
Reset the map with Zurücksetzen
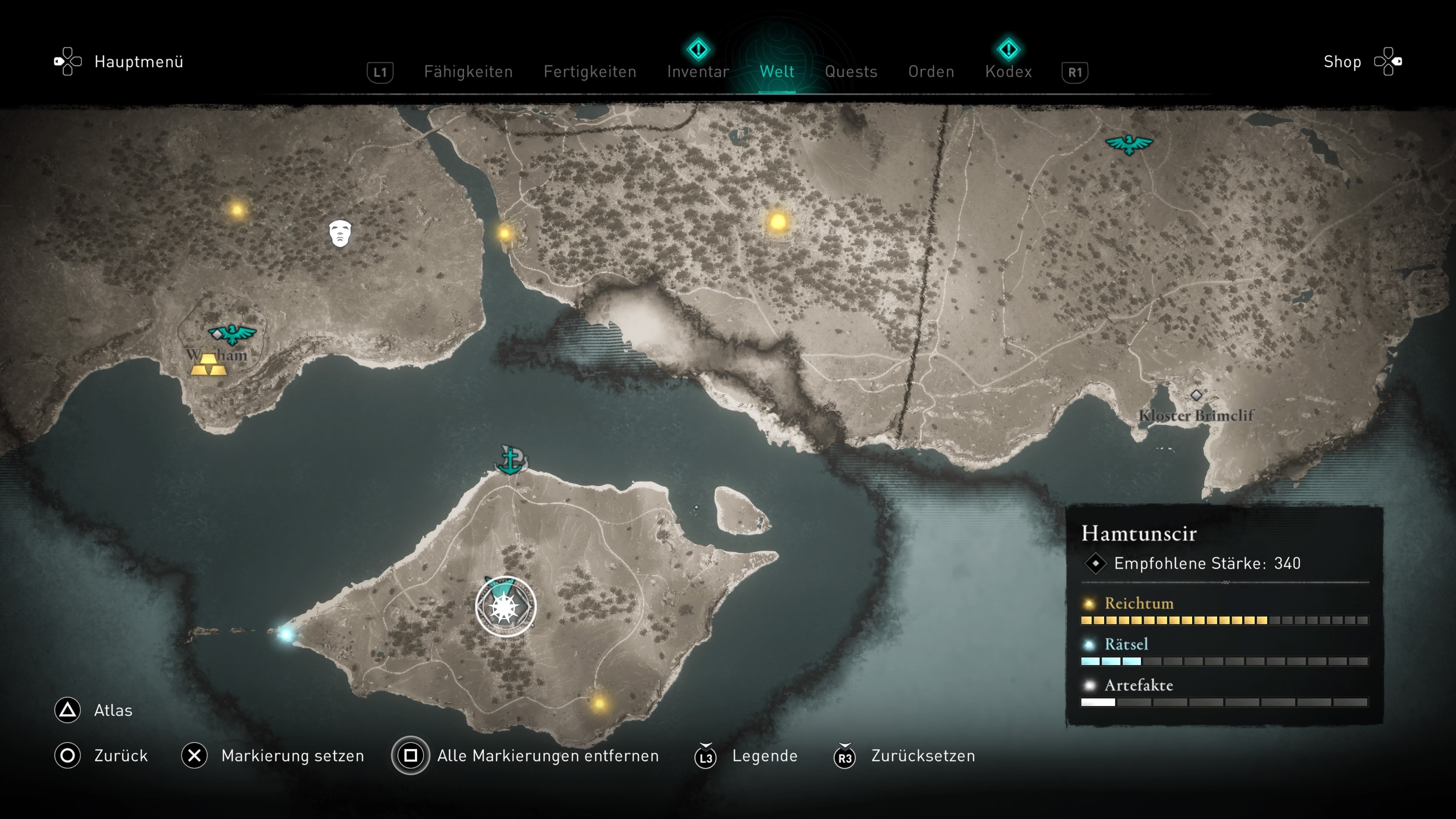click(923, 756)
